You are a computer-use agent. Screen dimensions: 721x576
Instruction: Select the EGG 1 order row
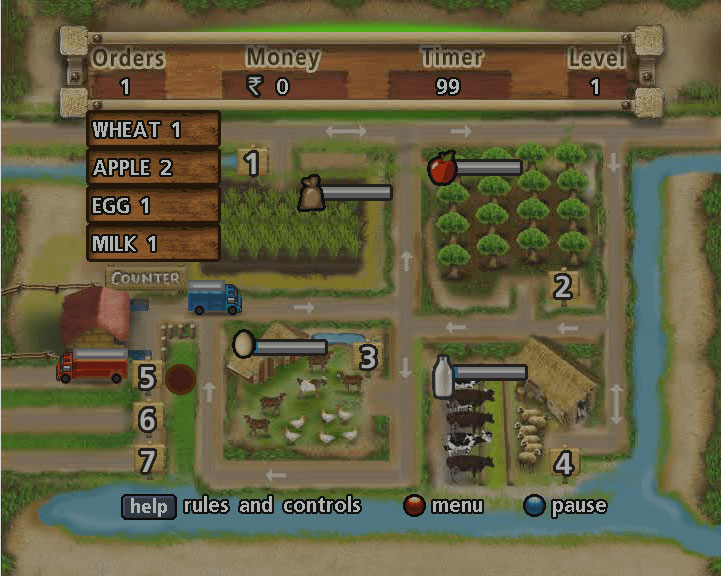[154, 205]
